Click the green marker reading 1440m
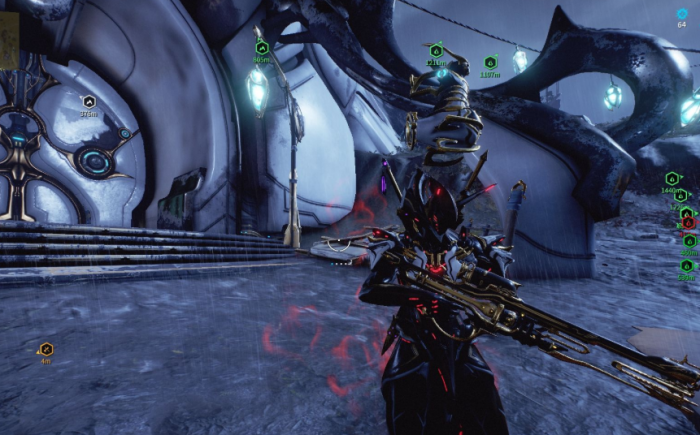Screen dimensions: 700x435 coord(672,178)
